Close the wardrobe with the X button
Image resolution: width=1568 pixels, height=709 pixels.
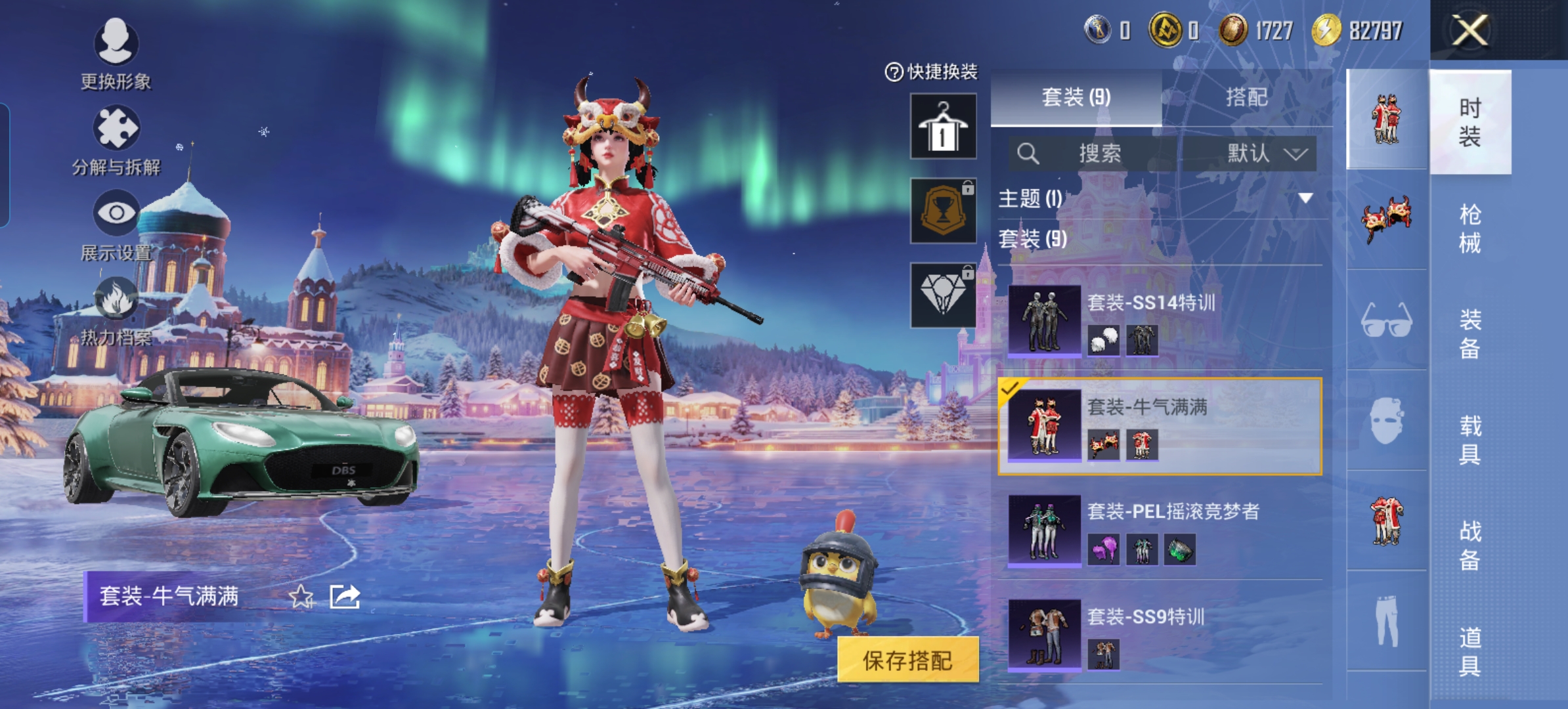tap(1470, 30)
